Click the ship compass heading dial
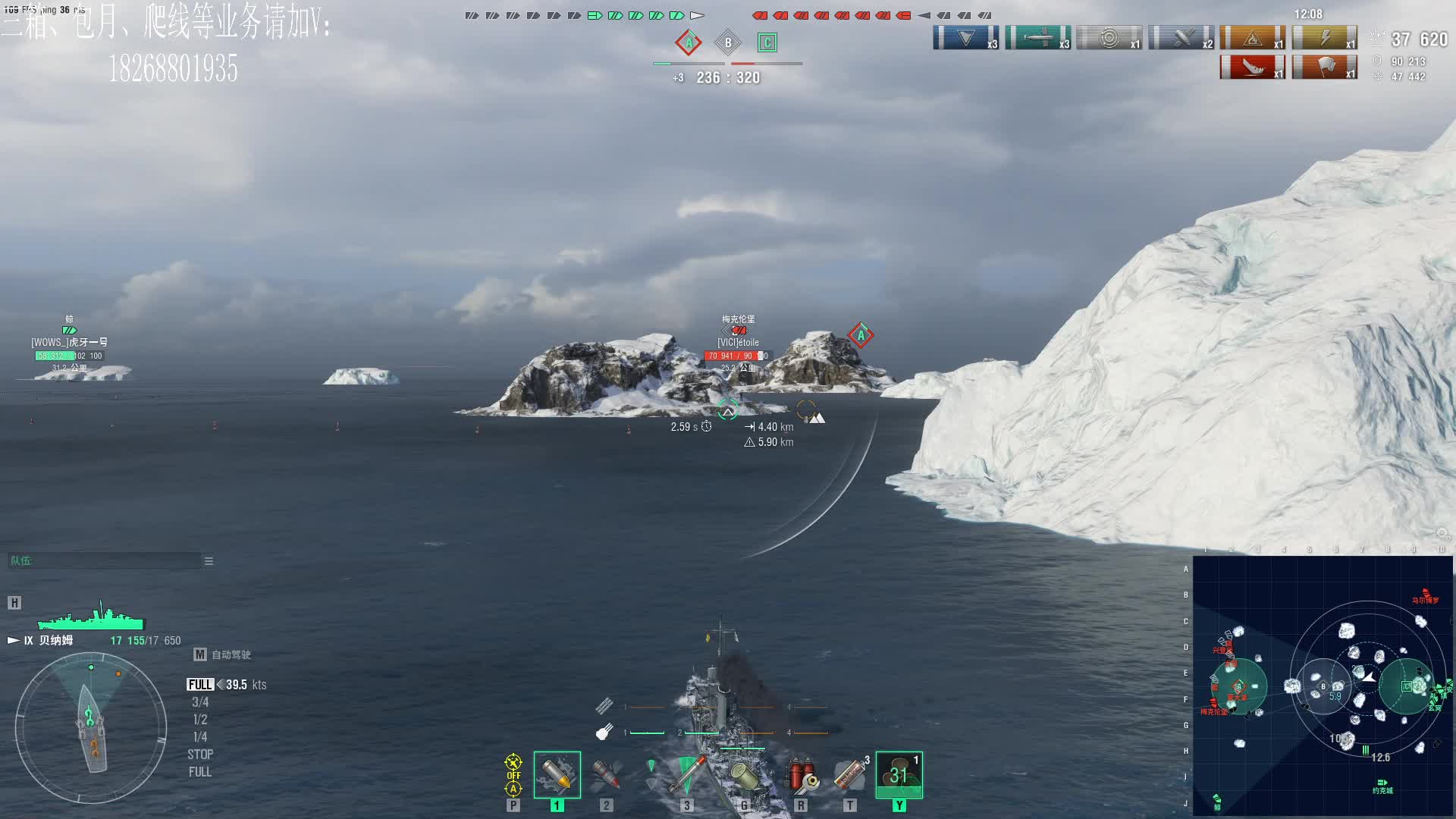This screenshot has height=819, width=1456. click(91, 728)
